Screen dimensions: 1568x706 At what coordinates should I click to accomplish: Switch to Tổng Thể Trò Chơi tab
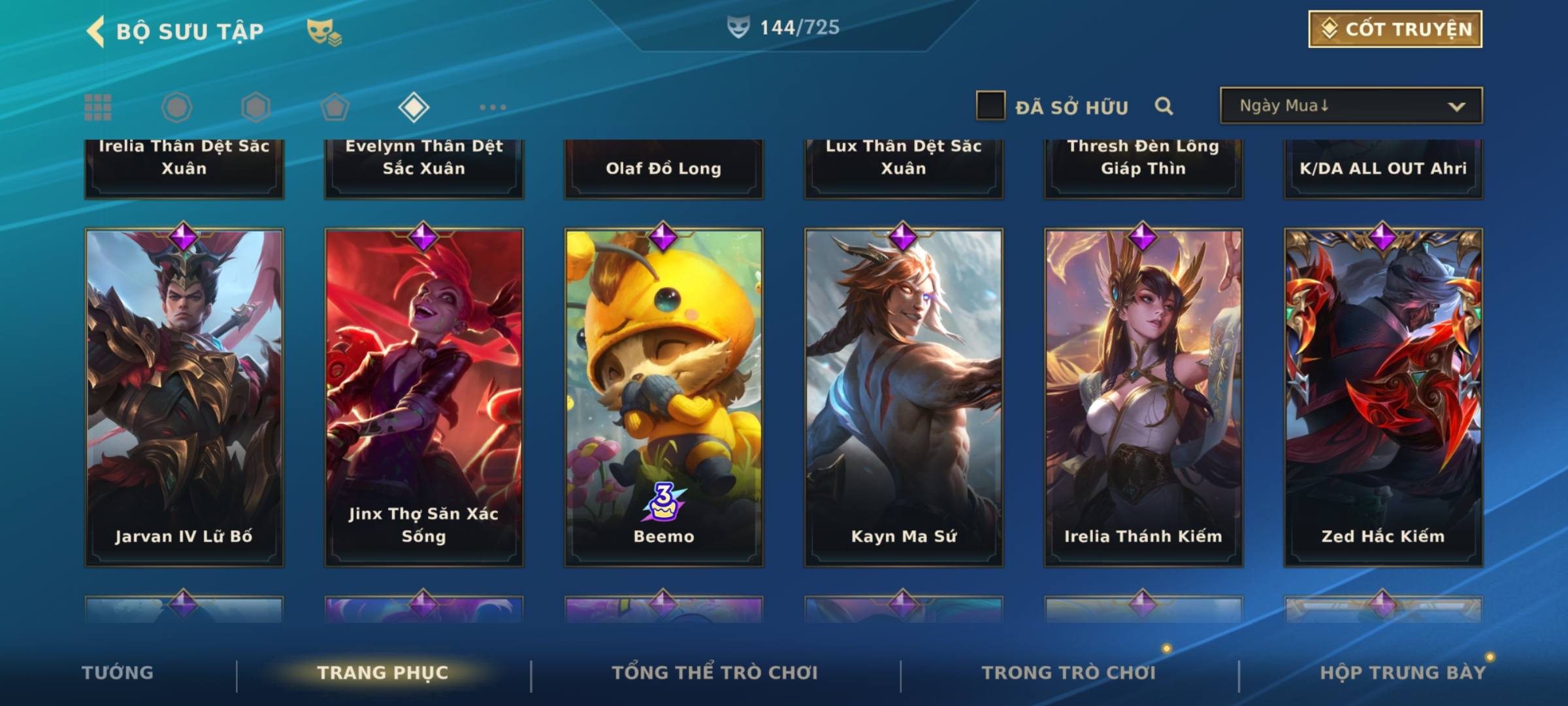[715, 673]
